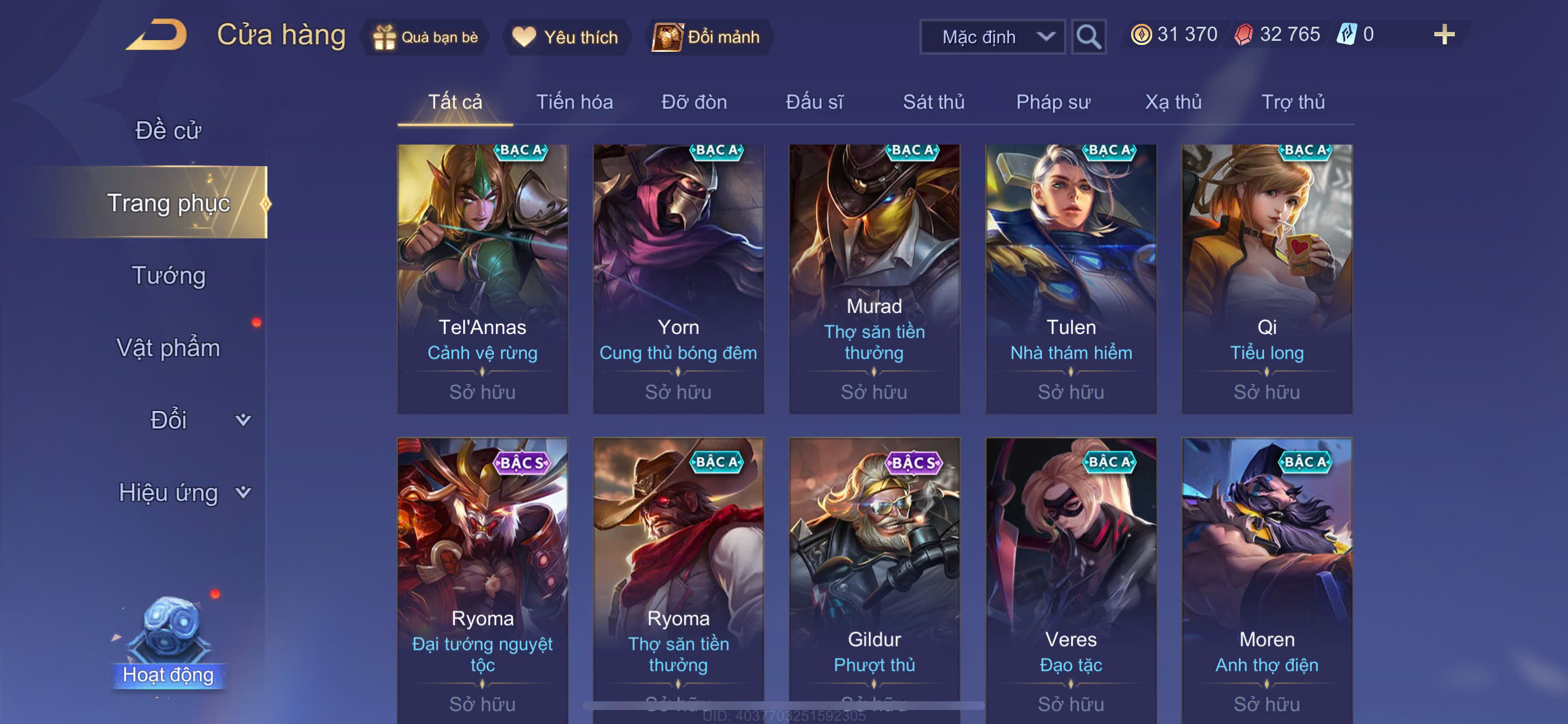The image size is (1568, 724).
Task: Go back using the gold arrow button
Action: coord(157,36)
